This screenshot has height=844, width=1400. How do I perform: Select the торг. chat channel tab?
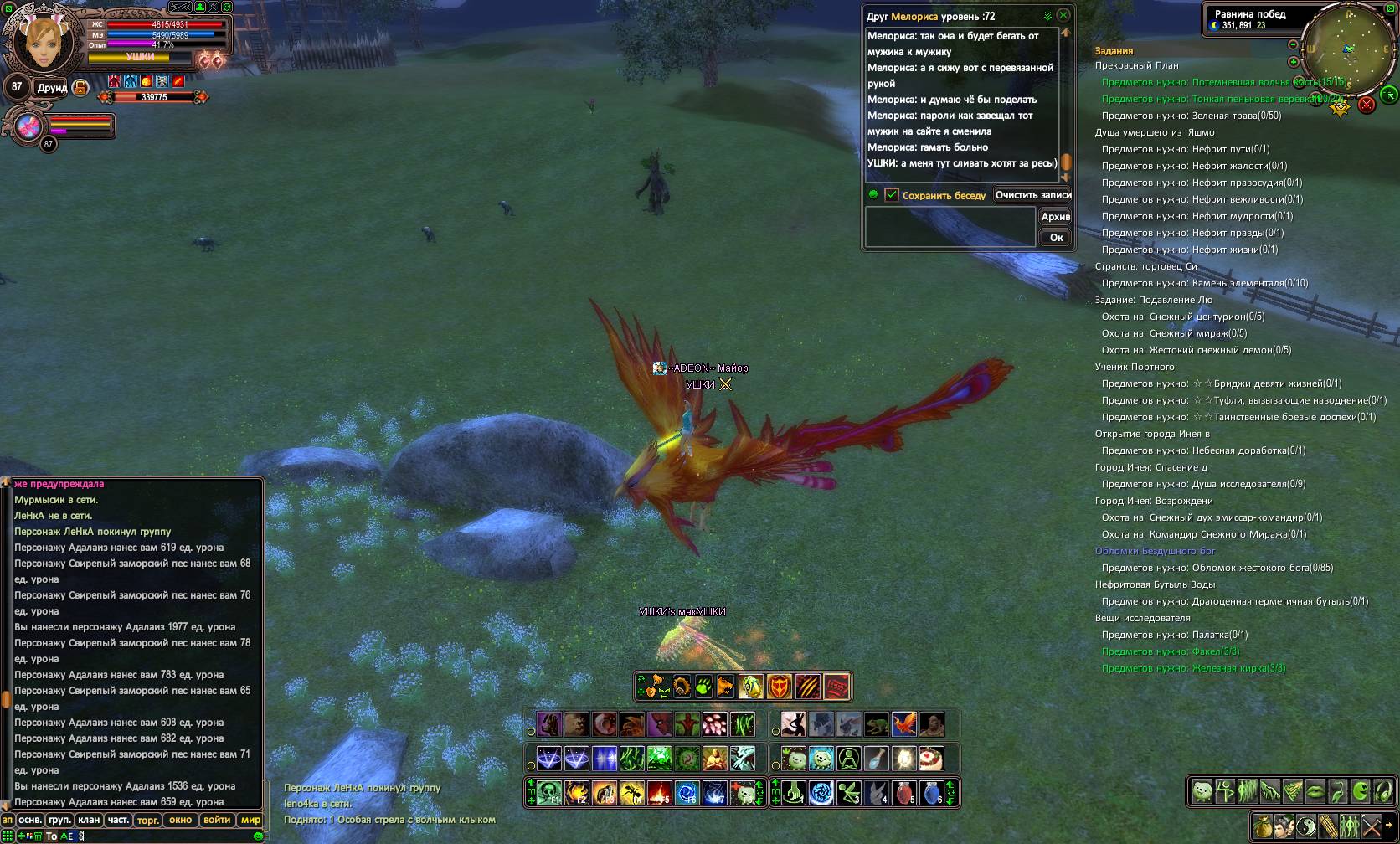148,820
